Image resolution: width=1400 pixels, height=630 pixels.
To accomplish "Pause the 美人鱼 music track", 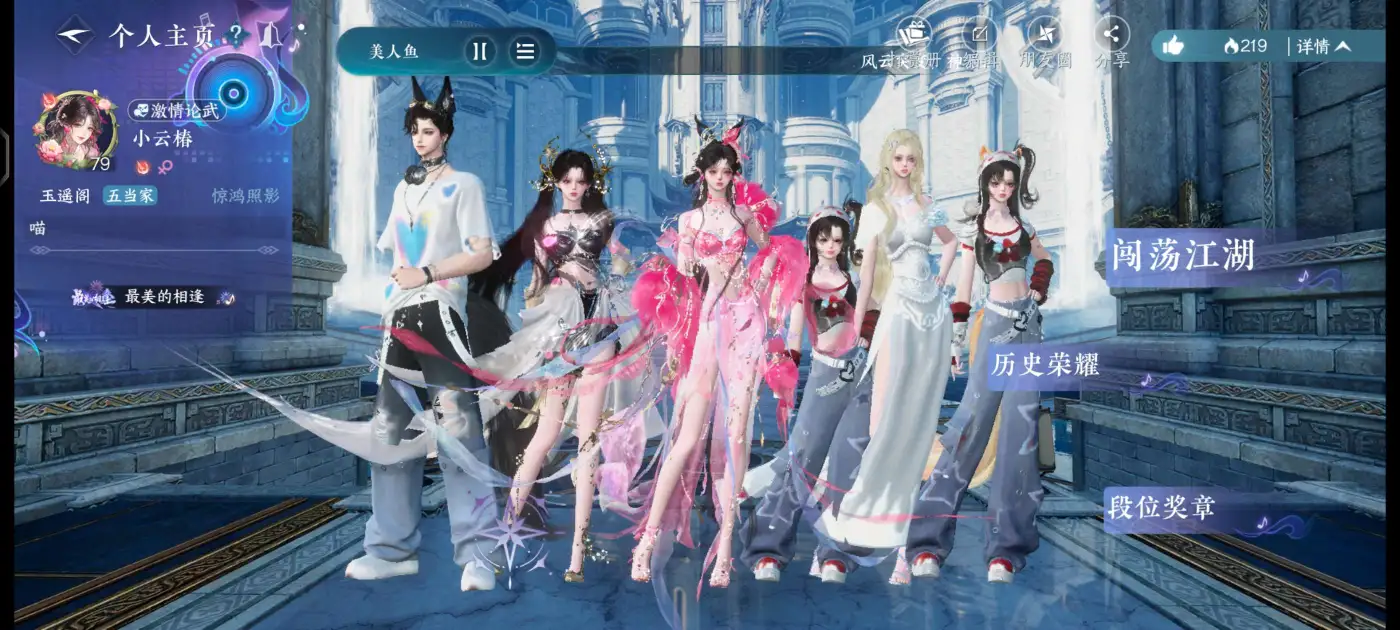I will click(479, 51).
